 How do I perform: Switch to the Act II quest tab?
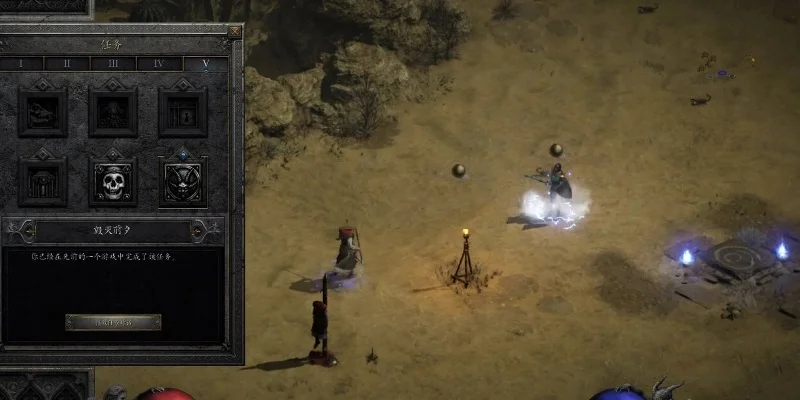pos(67,63)
